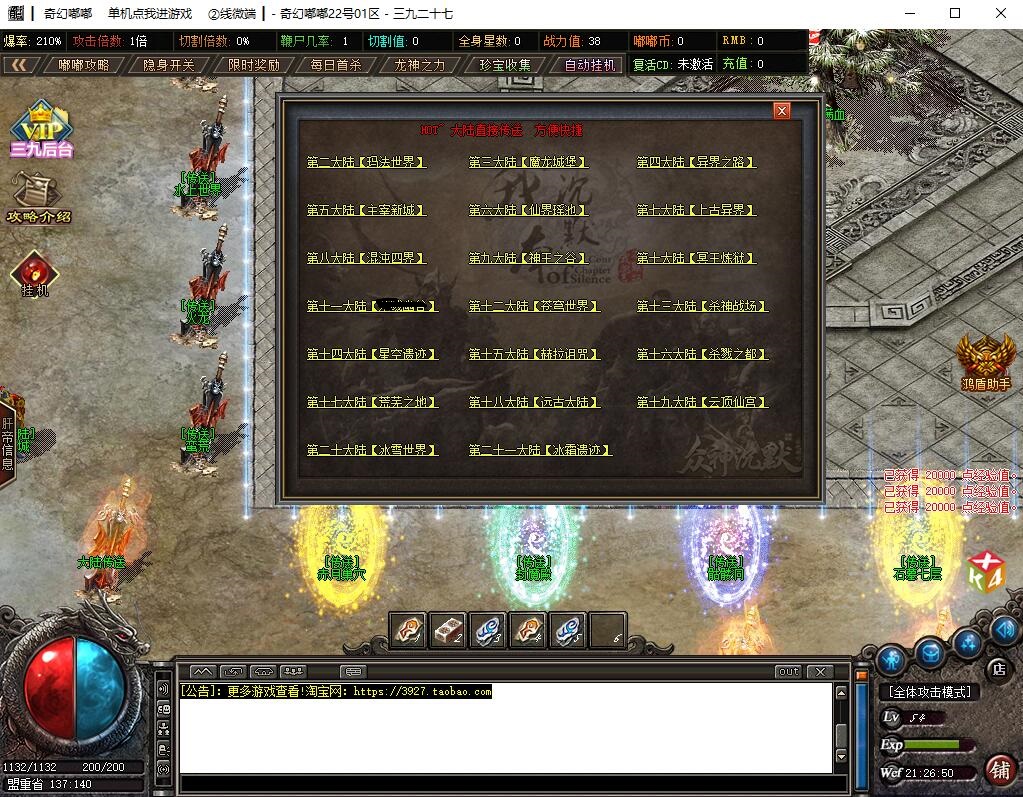This screenshot has width=1023, height=797.
Task: Choose 第二十一大陆【冰霜遗迹】 link
Action: [x=540, y=450]
